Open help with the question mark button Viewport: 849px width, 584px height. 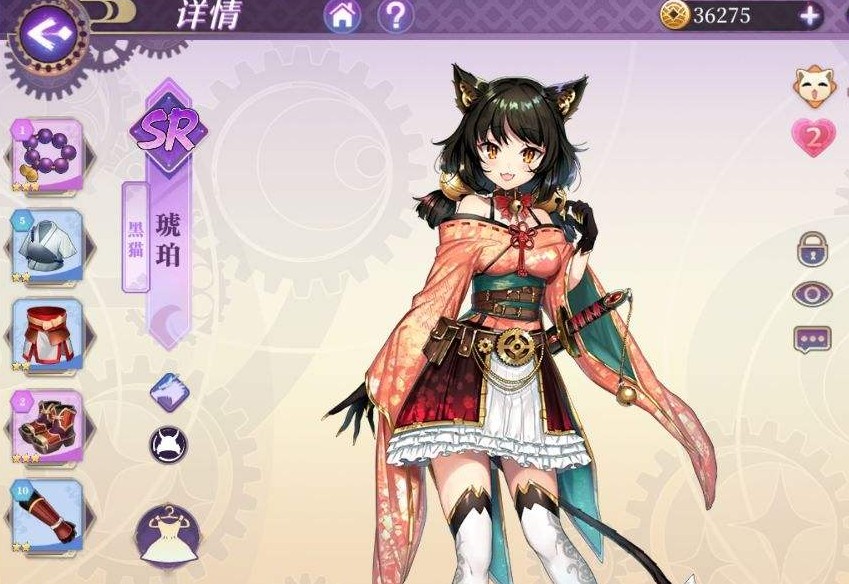[x=395, y=15]
